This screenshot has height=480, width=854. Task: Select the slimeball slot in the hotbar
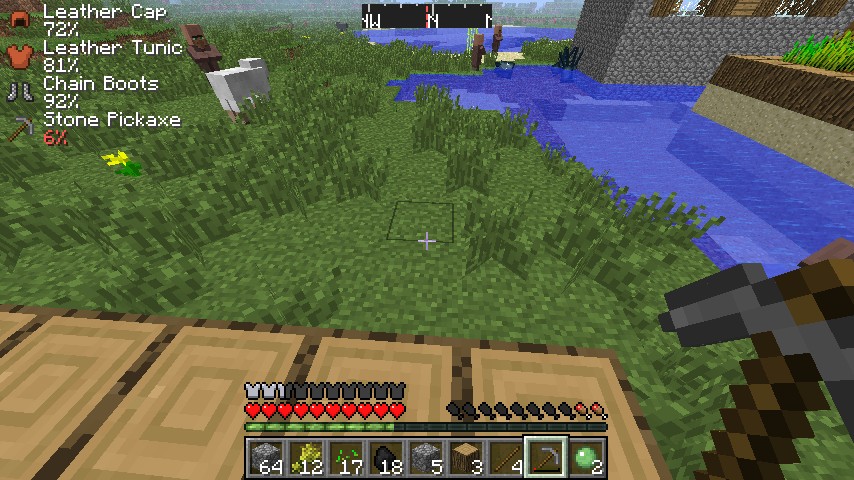point(586,457)
